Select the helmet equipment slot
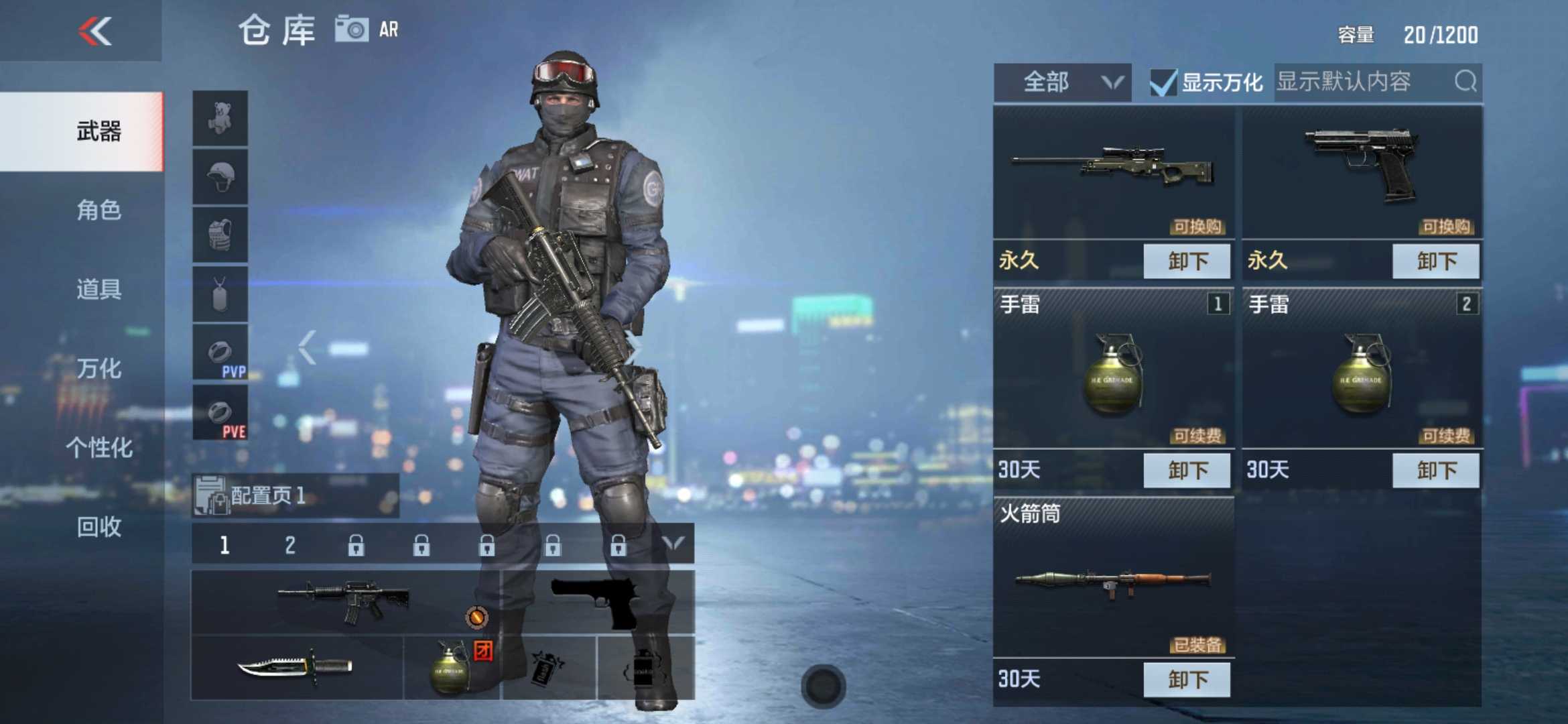1568x724 pixels. pos(220,177)
